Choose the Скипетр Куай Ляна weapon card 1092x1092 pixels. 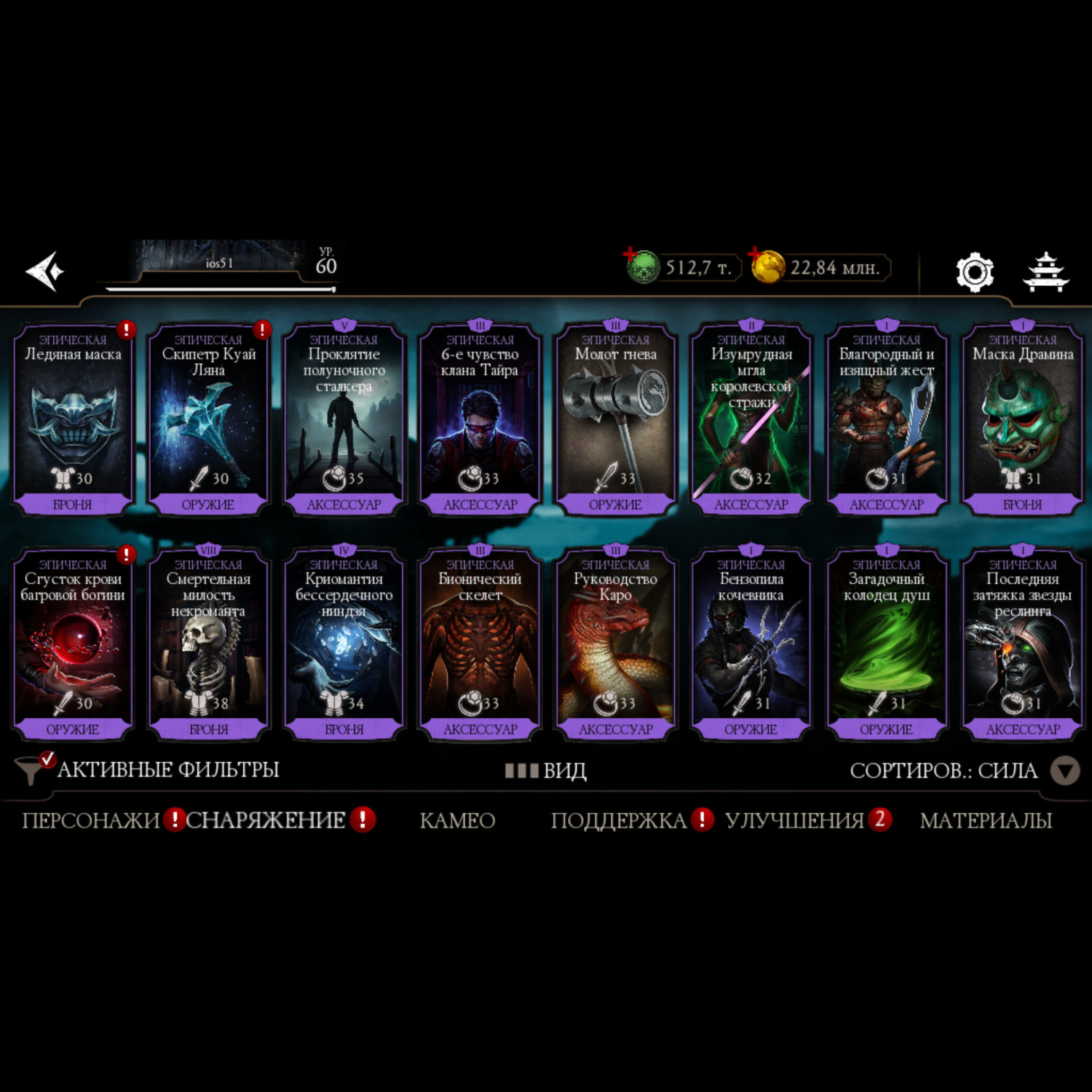click(x=208, y=419)
